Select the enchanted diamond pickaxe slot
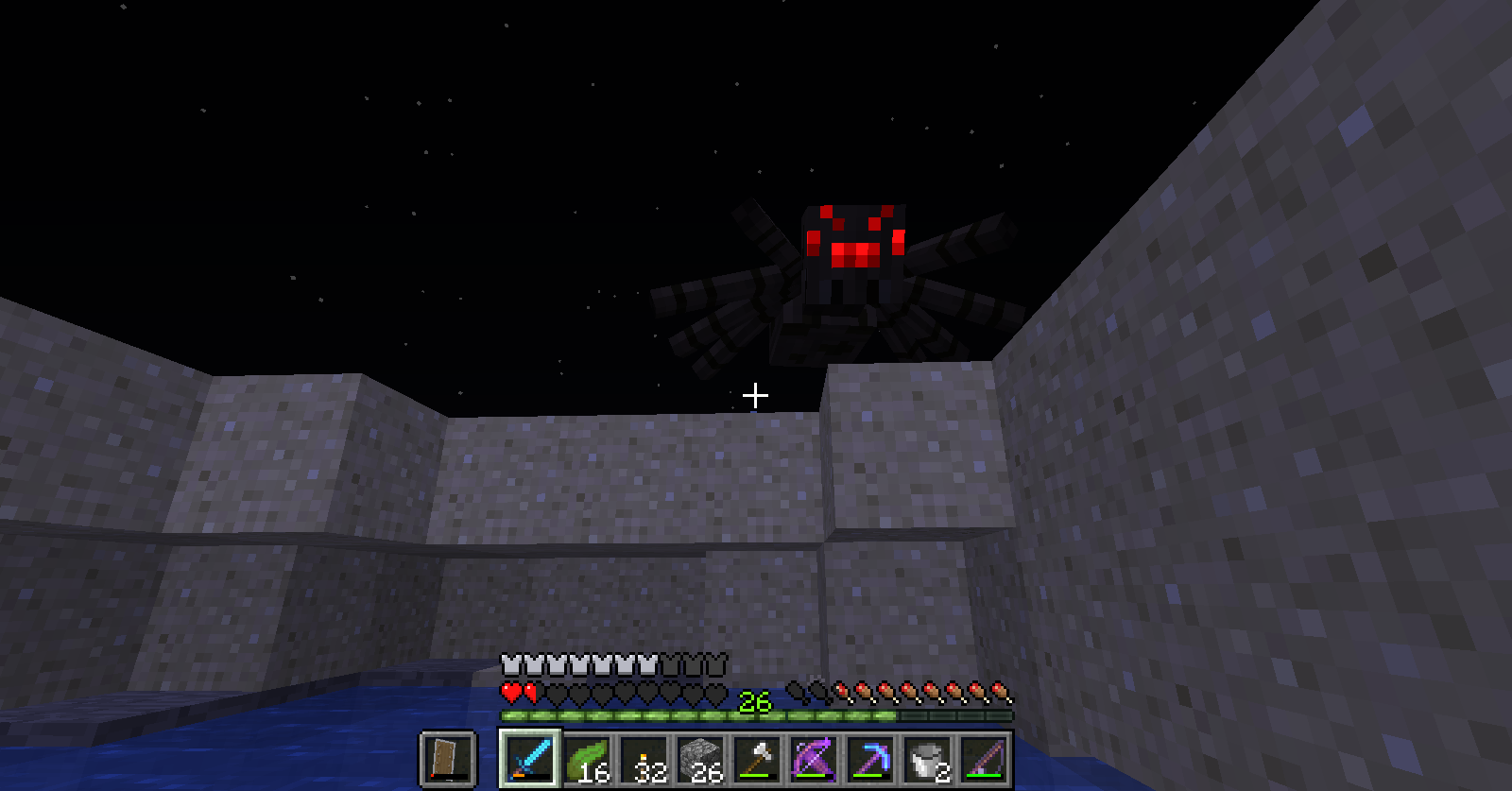 [x=870, y=758]
